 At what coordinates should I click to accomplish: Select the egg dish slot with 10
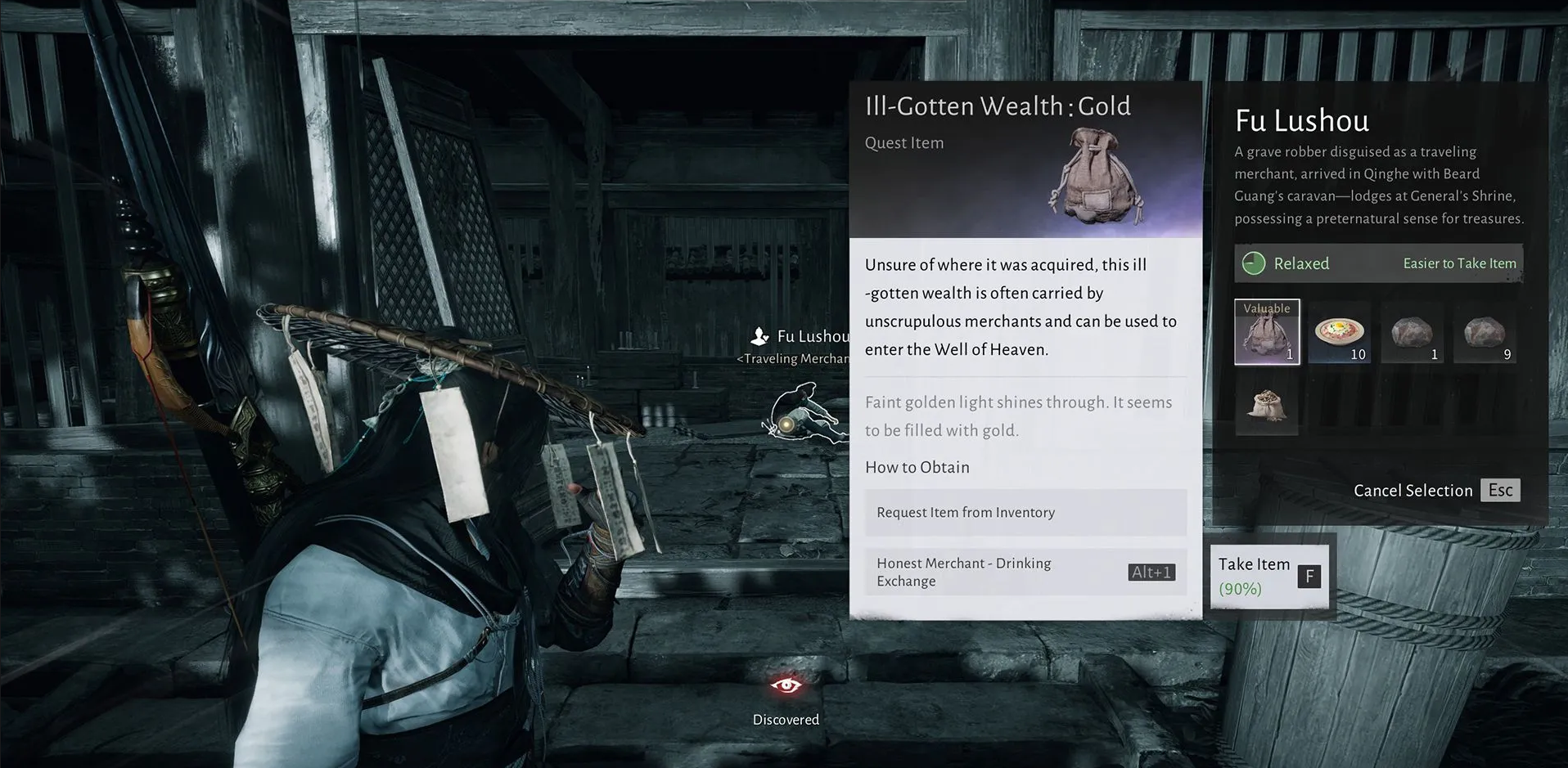tap(1339, 333)
